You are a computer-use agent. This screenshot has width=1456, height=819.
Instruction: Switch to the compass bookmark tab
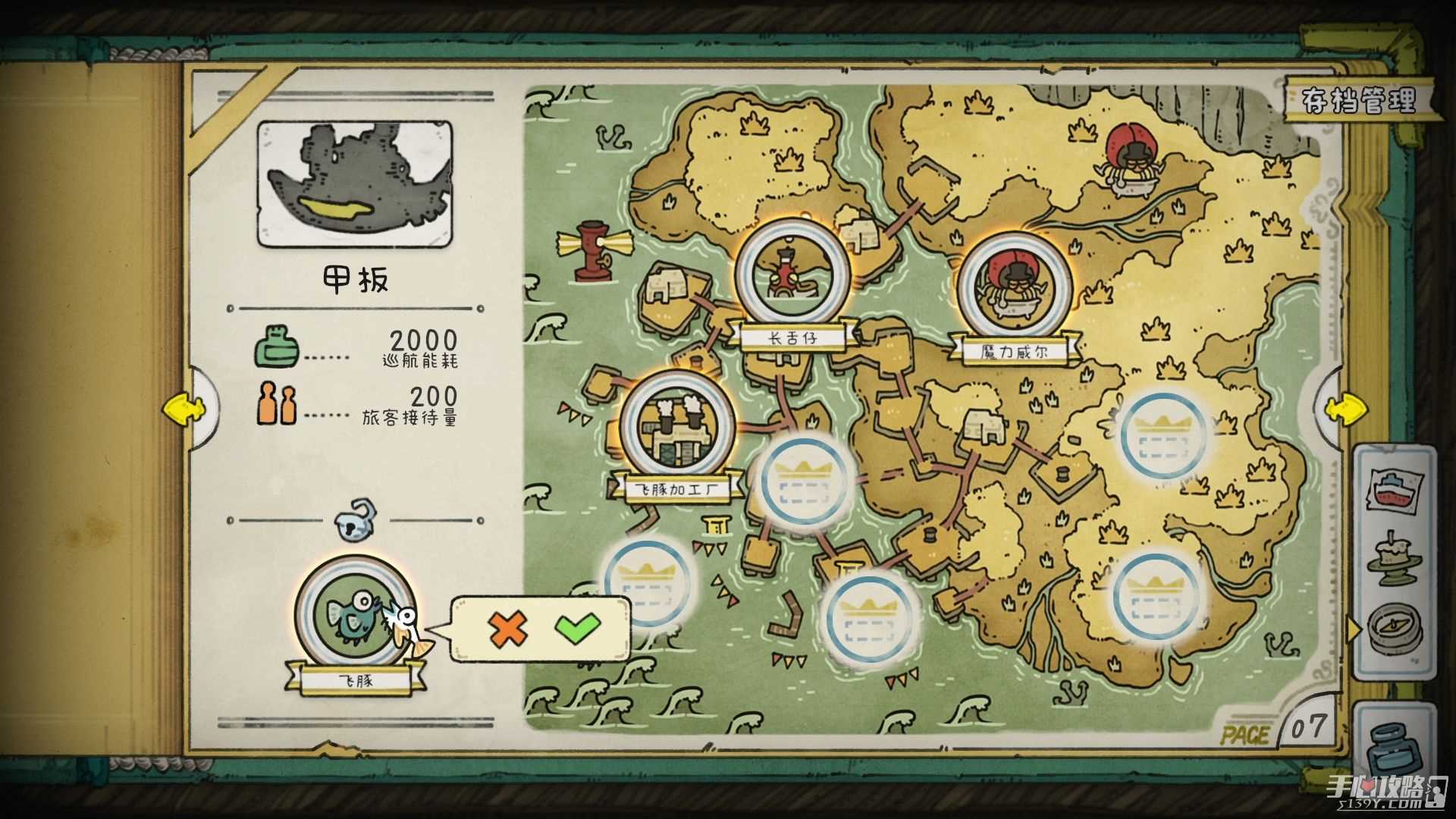(x=1394, y=629)
